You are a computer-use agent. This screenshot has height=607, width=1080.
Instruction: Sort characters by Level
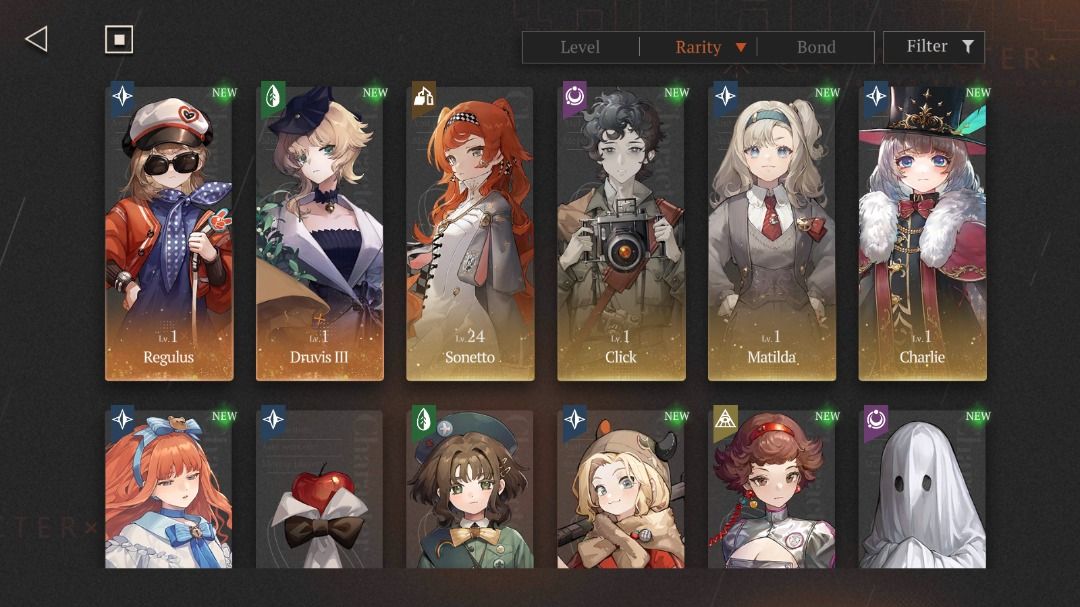point(580,47)
